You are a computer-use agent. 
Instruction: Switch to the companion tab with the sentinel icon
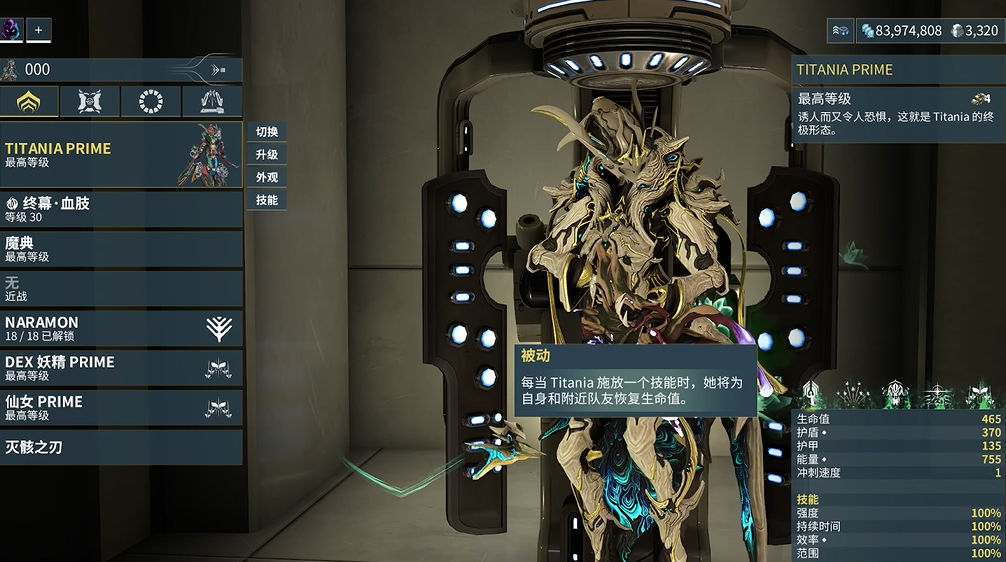click(90, 101)
